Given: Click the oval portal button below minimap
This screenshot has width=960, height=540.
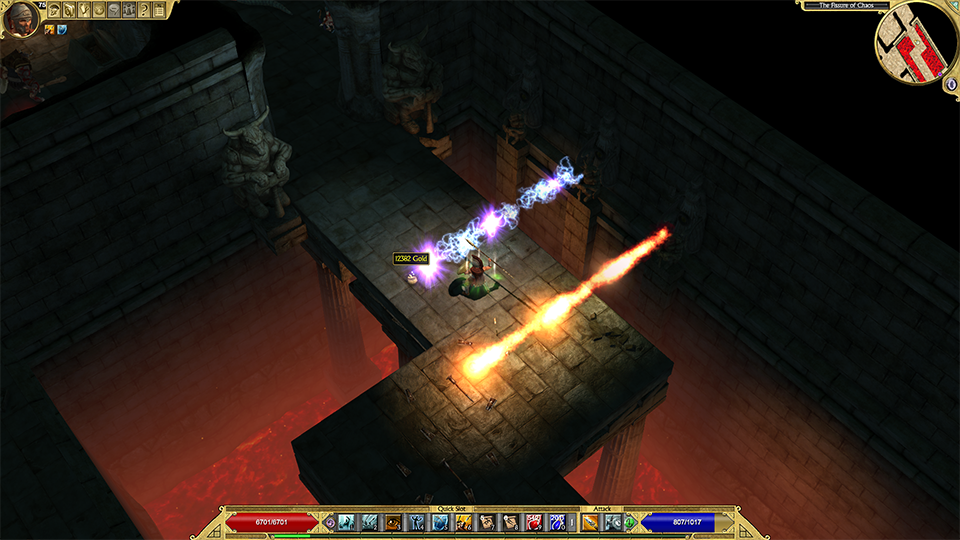Looking at the screenshot, I should click(x=949, y=85).
